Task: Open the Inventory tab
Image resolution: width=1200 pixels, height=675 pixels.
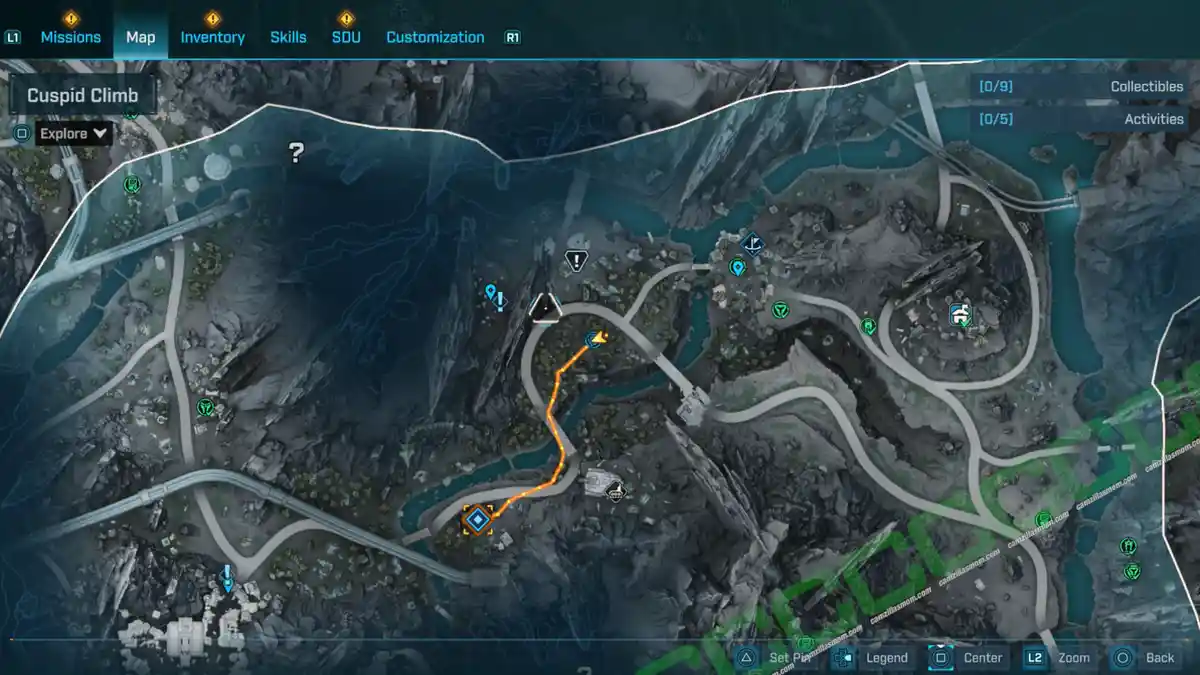Action: coord(212,37)
